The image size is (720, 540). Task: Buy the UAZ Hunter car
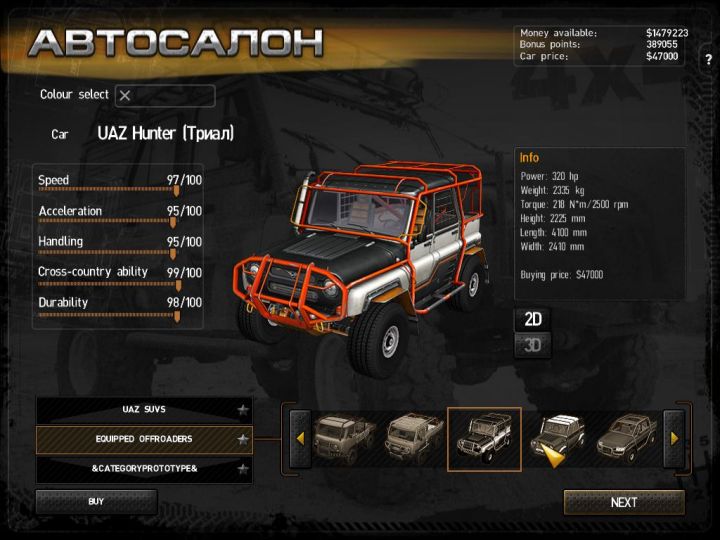[x=96, y=502]
